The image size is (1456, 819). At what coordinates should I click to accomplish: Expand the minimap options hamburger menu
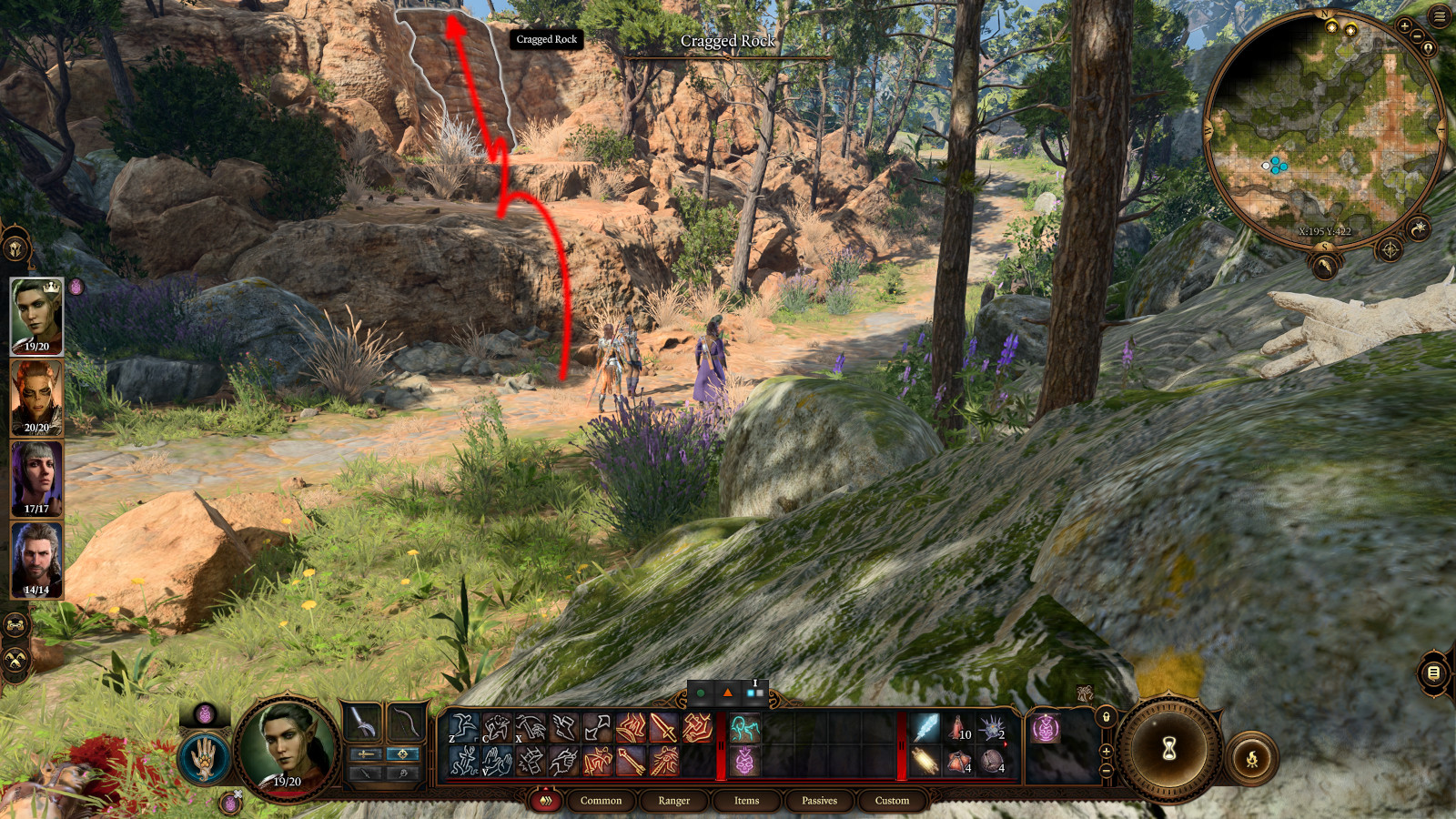point(1440,15)
